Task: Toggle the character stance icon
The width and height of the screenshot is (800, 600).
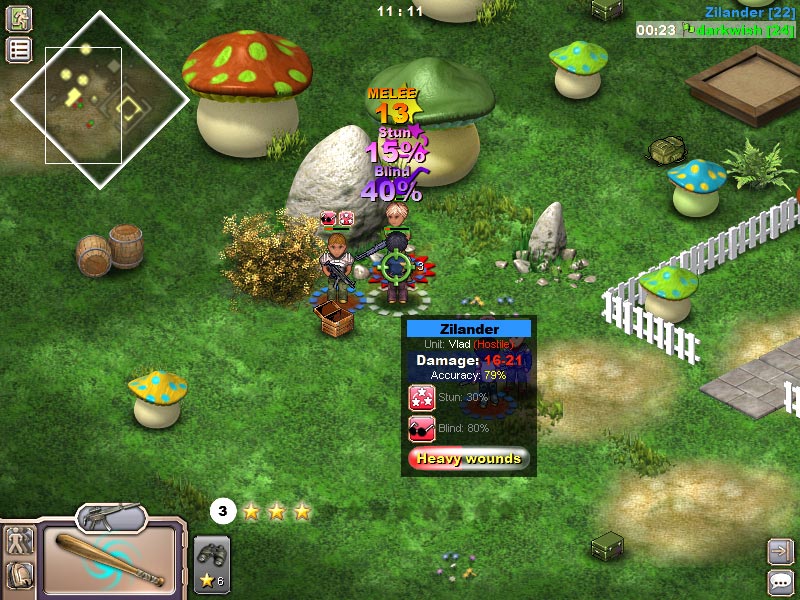Action: coord(20,542)
